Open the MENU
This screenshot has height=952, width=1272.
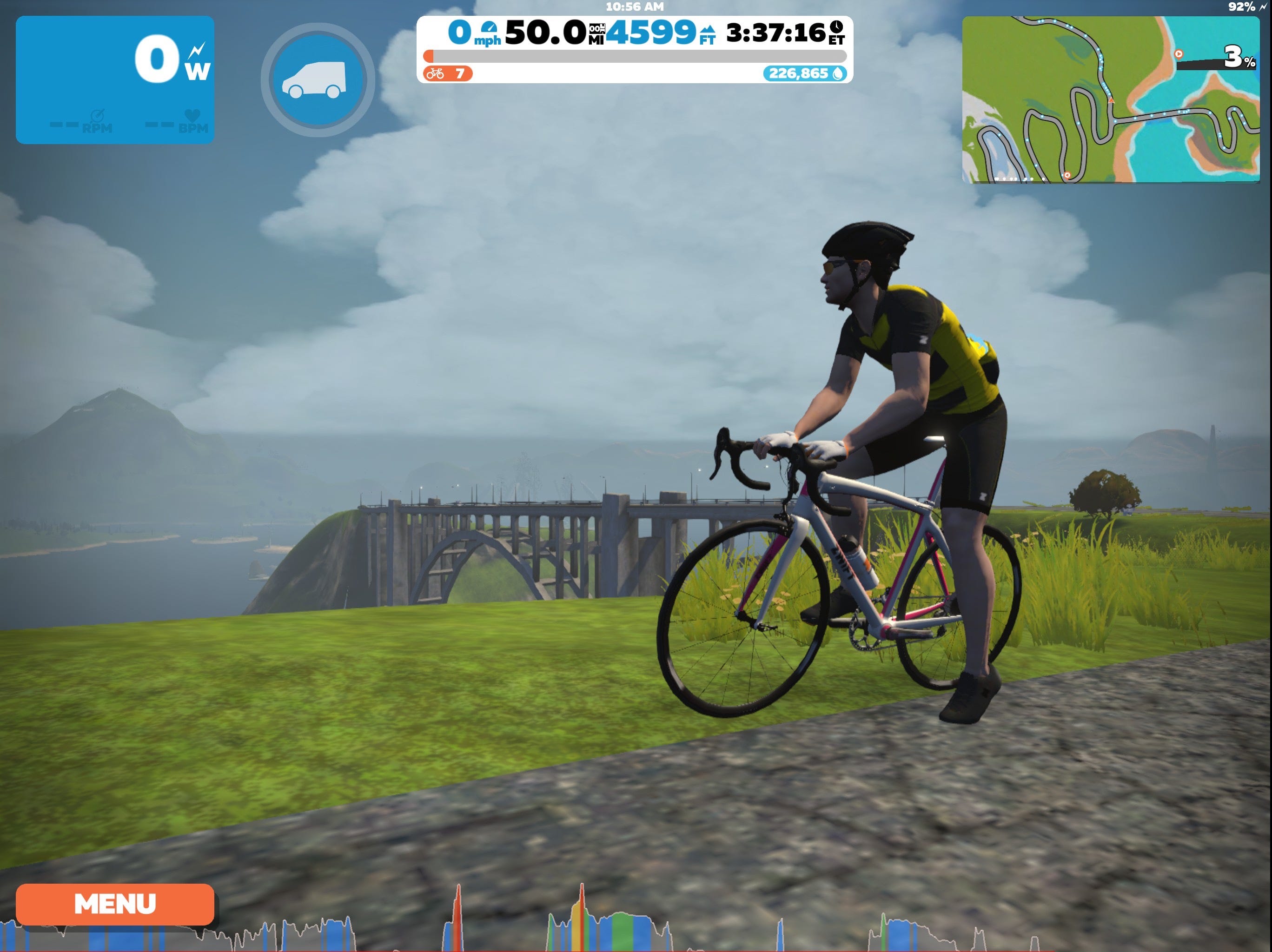115,904
